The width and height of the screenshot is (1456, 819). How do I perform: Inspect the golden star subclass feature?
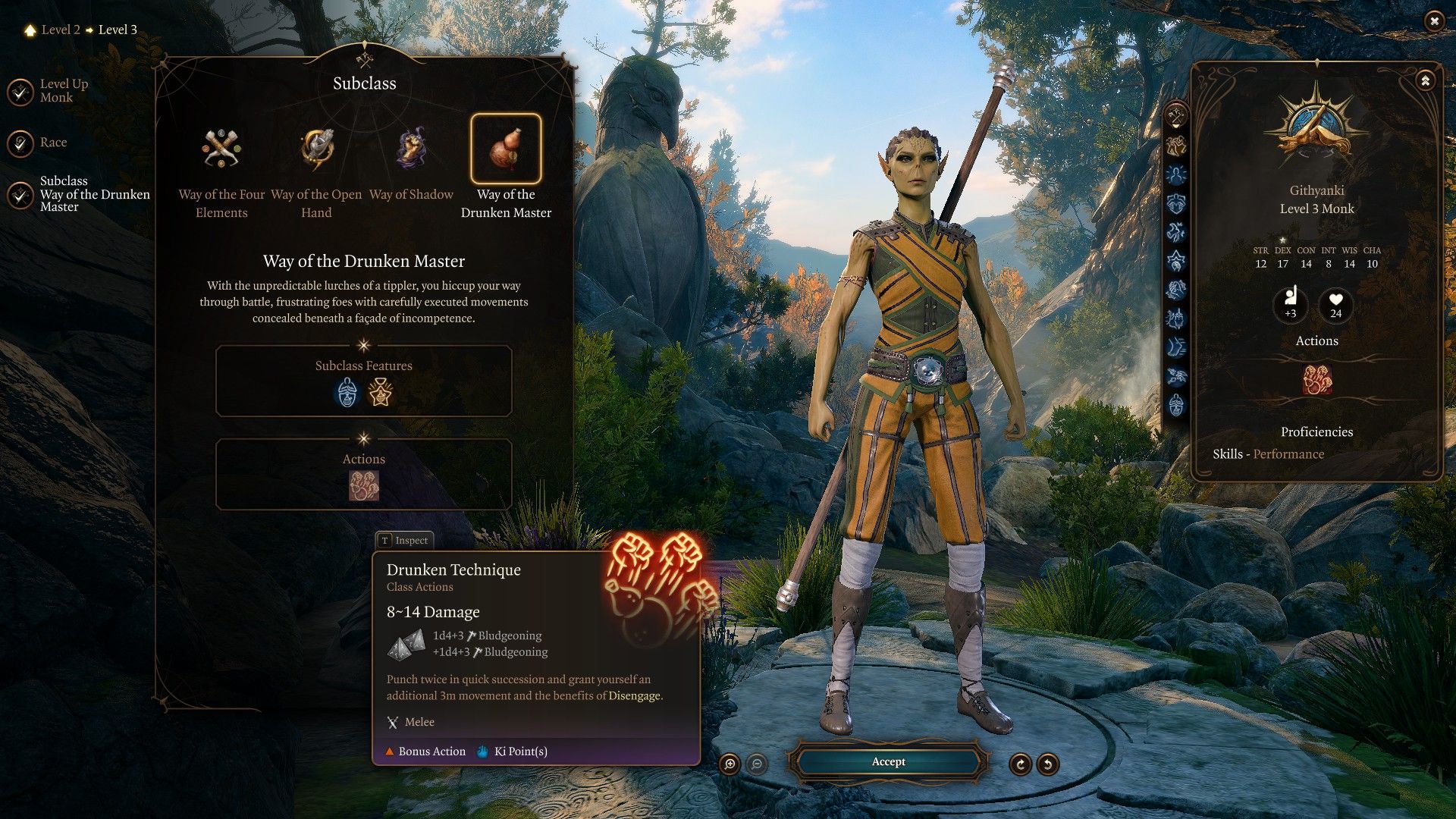point(380,393)
